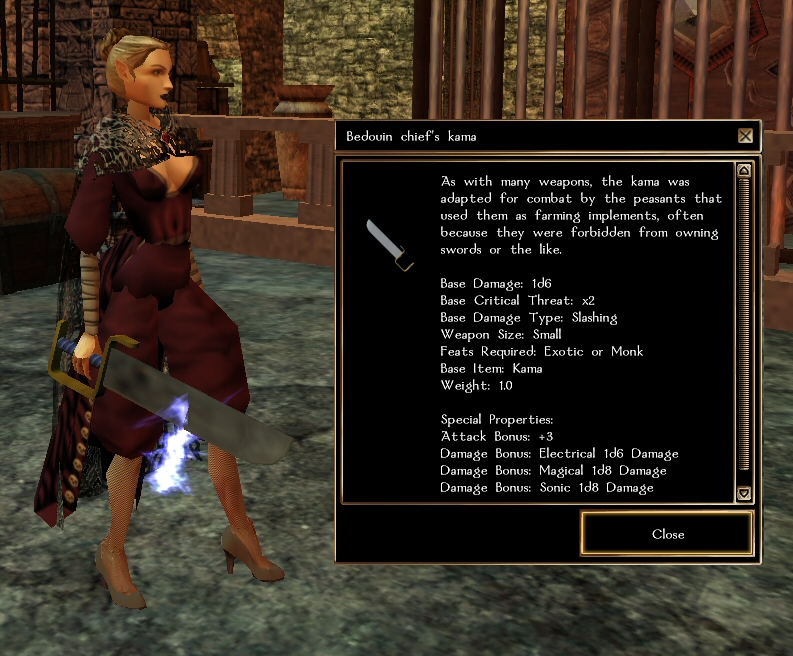Close the kama description with Close button
The image size is (793, 656).
(667, 534)
